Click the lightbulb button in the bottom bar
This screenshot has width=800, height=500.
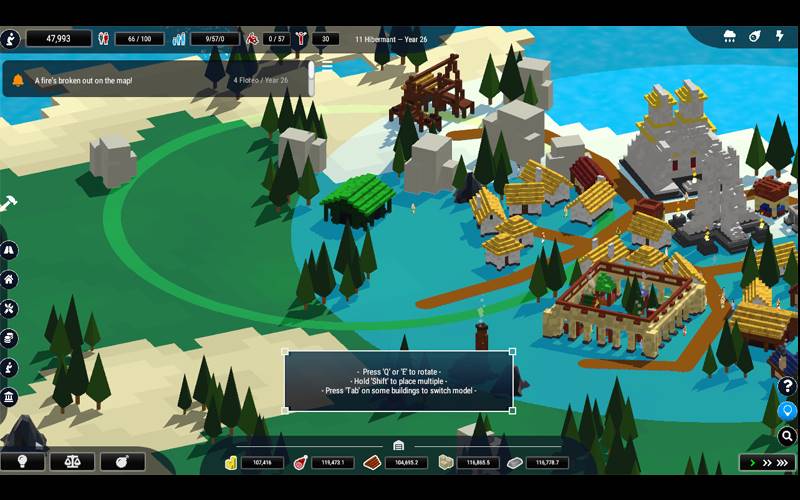coord(22,462)
